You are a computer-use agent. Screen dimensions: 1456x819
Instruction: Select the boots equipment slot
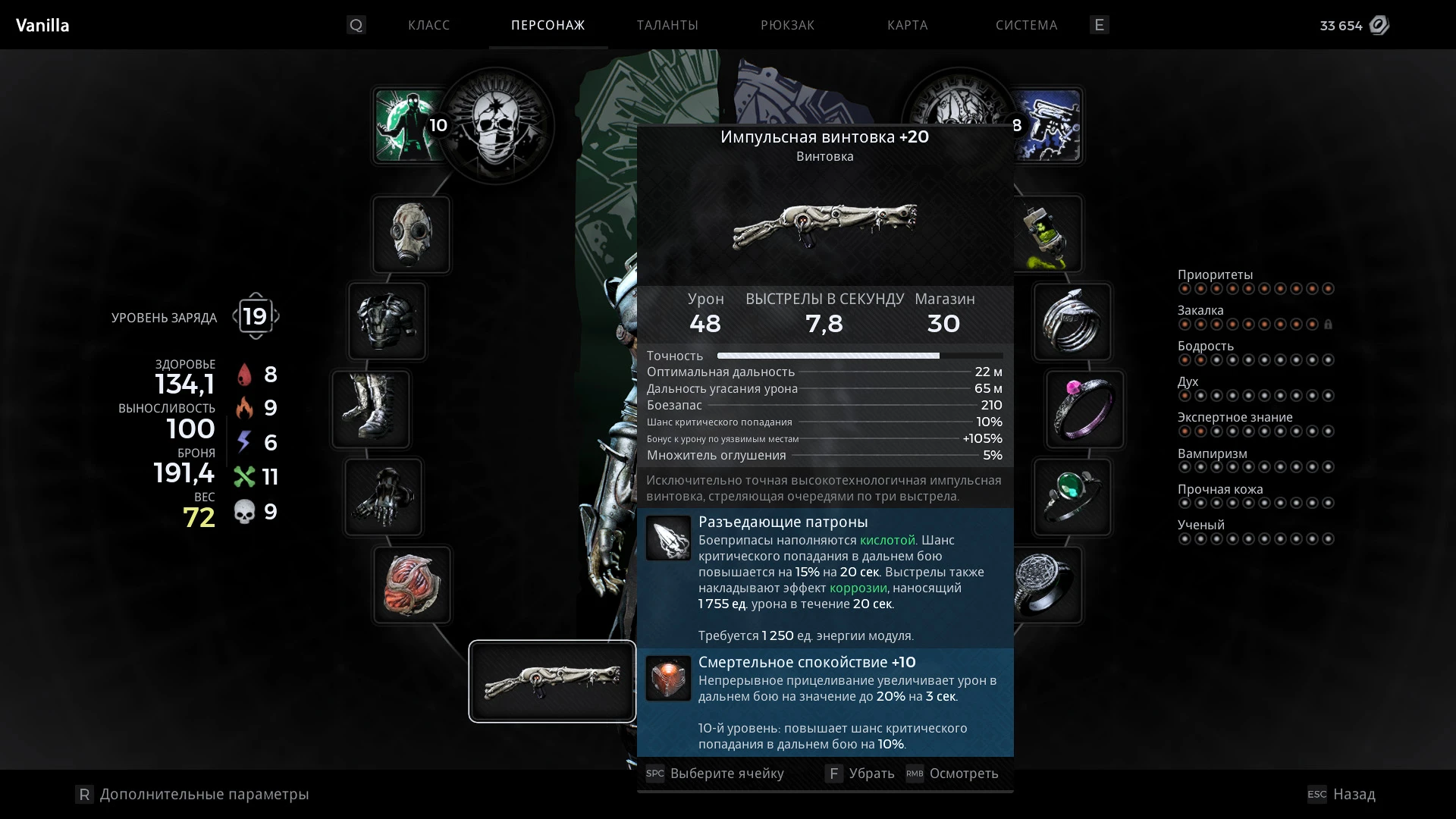tap(371, 409)
